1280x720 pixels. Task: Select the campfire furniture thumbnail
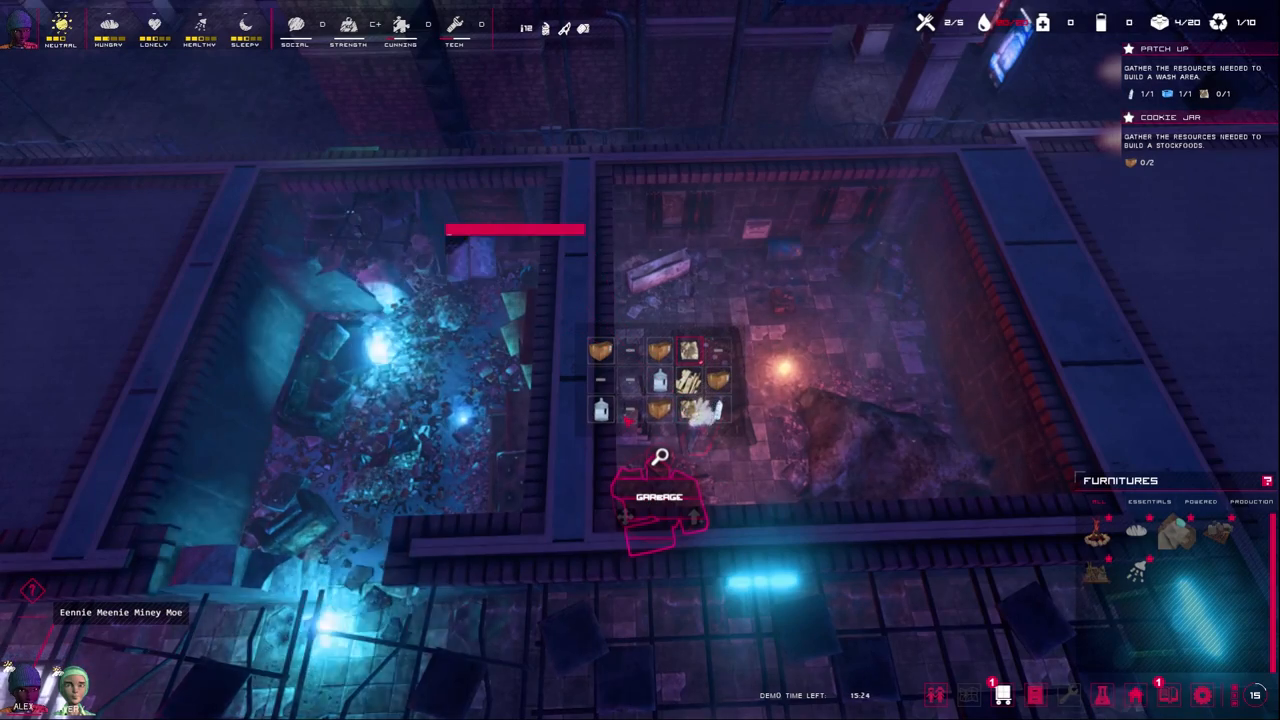click(1096, 535)
